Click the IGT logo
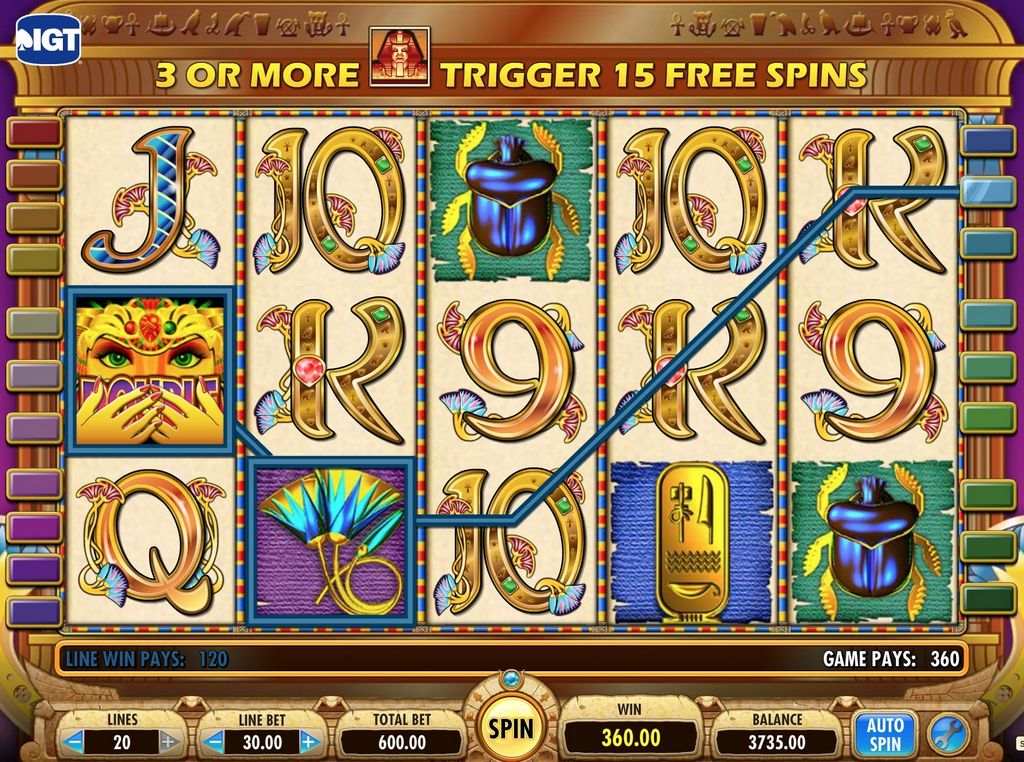 46,38
